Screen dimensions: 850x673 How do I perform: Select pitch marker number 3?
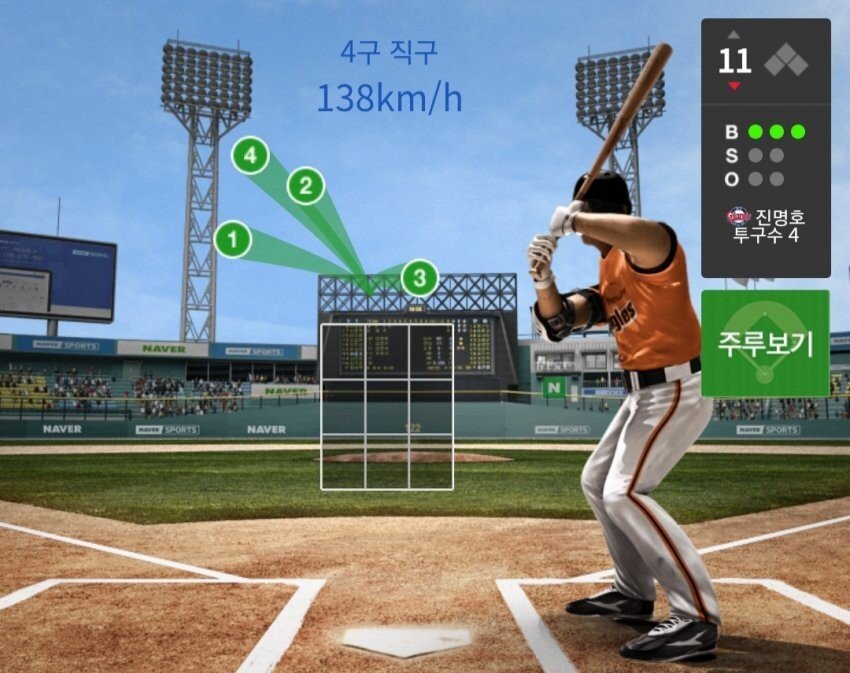coord(420,277)
